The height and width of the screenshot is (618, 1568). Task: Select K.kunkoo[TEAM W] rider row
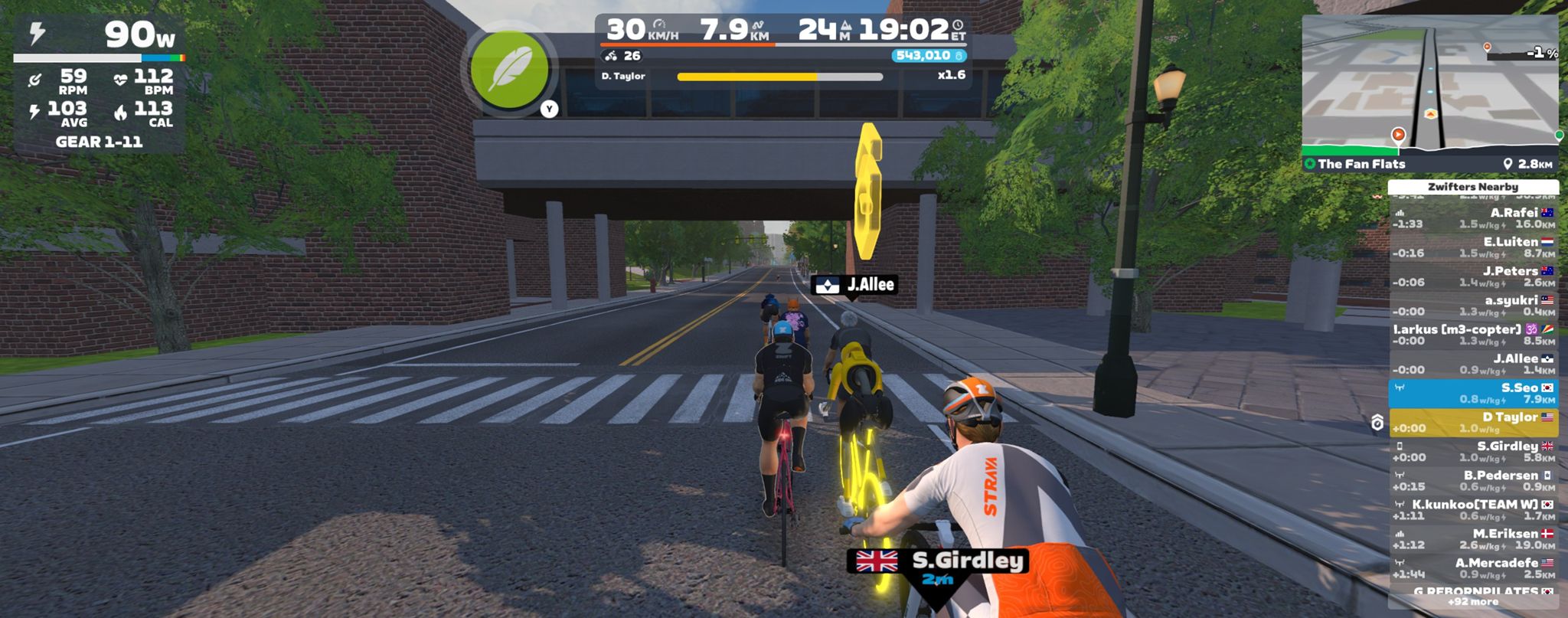[1473, 509]
